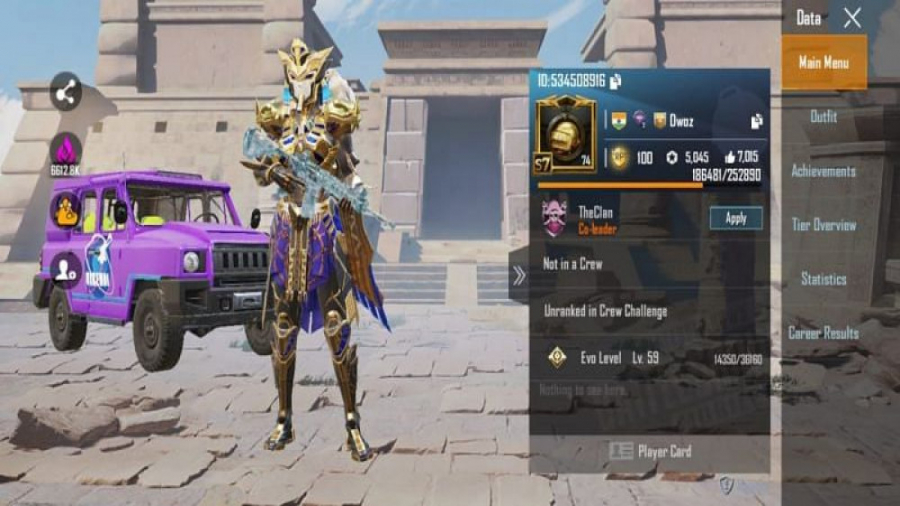Tap the share icon
The width and height of the screenshot is (900, 506).
[66, 95]
